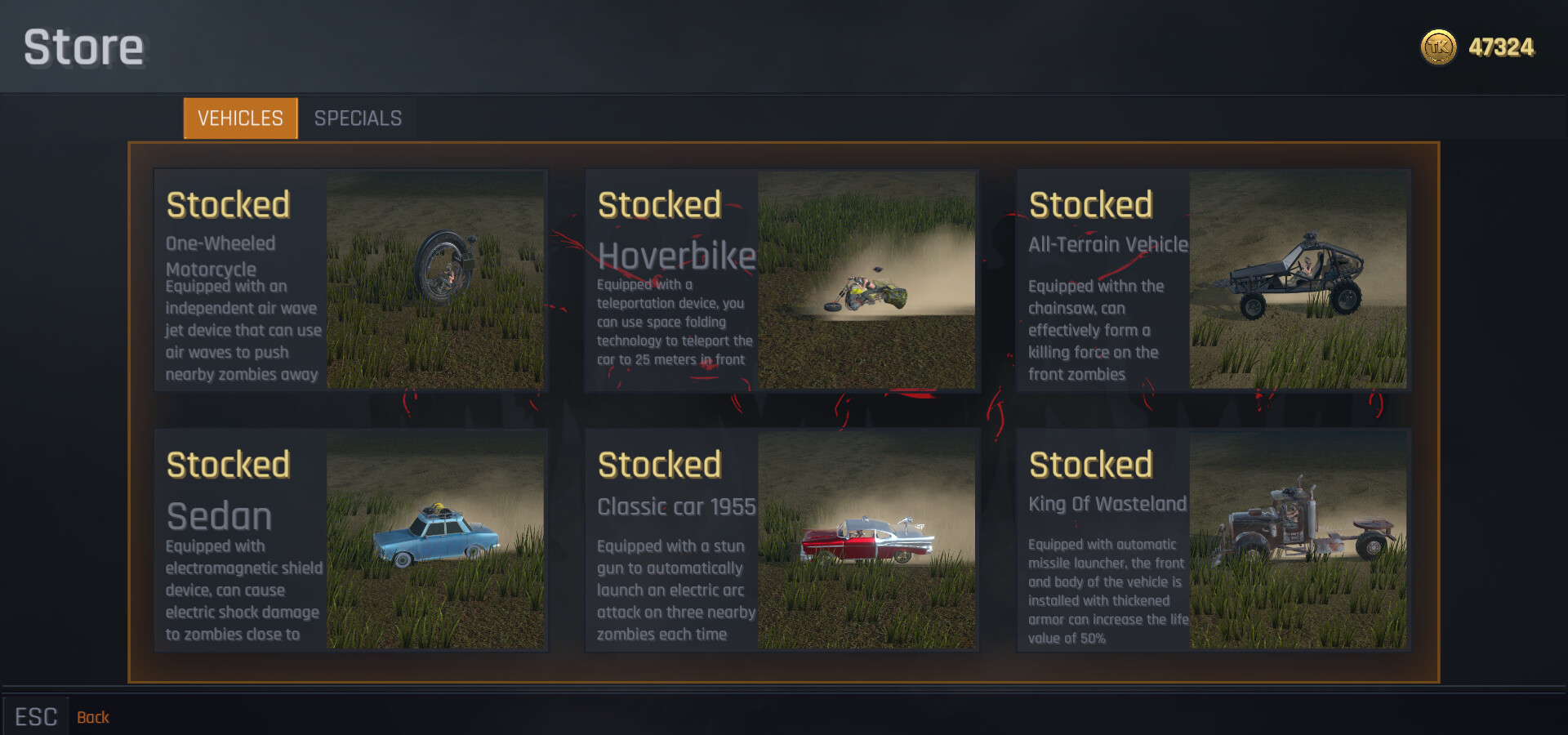
Task: Click the Stocked label on the Sedan card
Action: [228, 464]
